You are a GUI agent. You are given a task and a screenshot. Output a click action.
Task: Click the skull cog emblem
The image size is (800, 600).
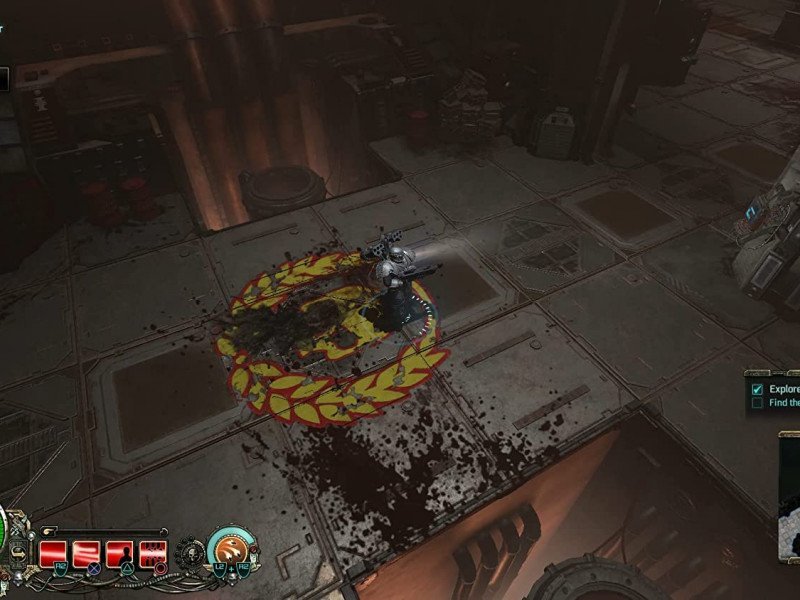tap(189, 551)
